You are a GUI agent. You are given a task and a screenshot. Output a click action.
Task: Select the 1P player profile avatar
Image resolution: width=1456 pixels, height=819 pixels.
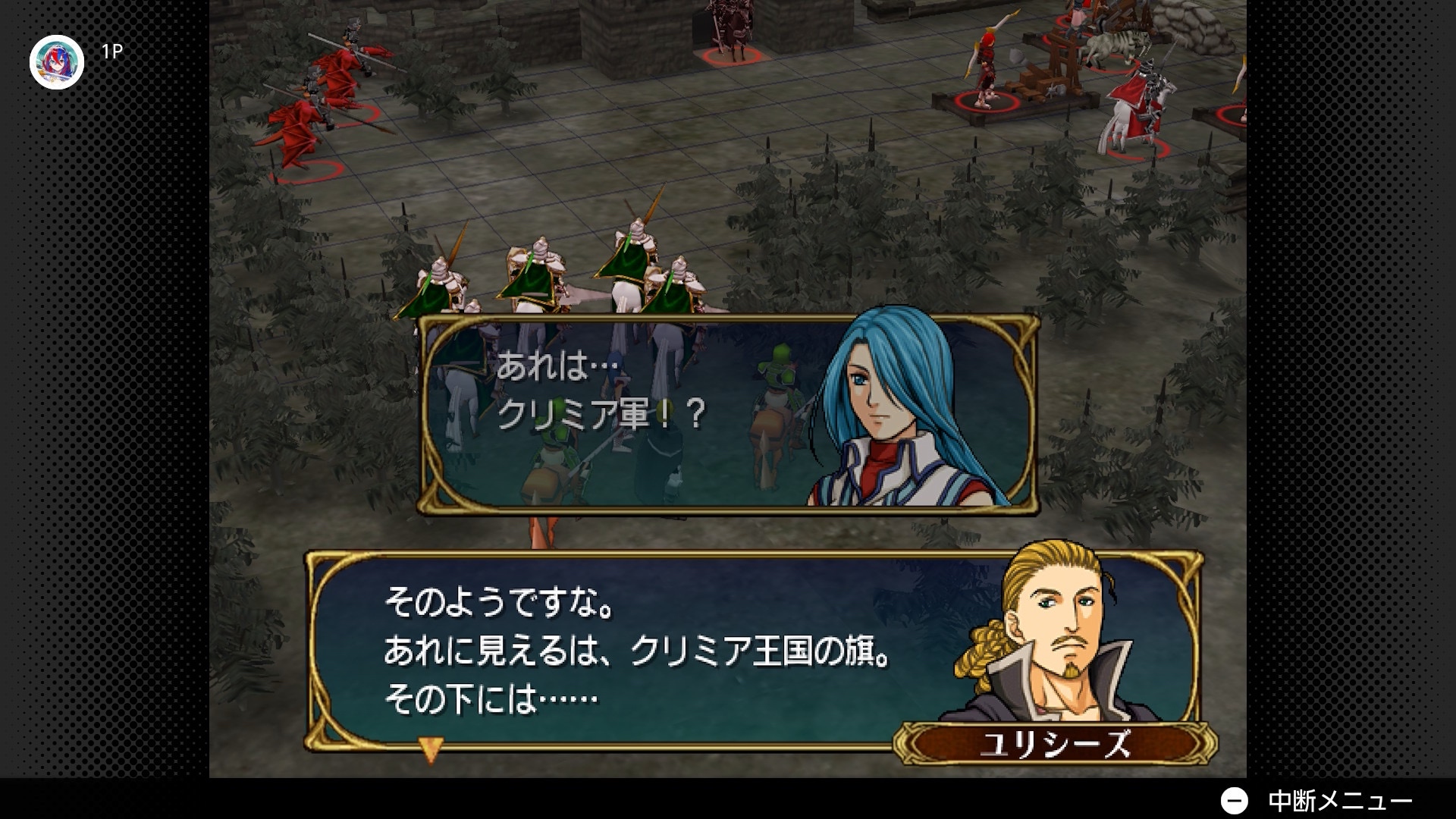pyautogui.click(x=57, y=62)
